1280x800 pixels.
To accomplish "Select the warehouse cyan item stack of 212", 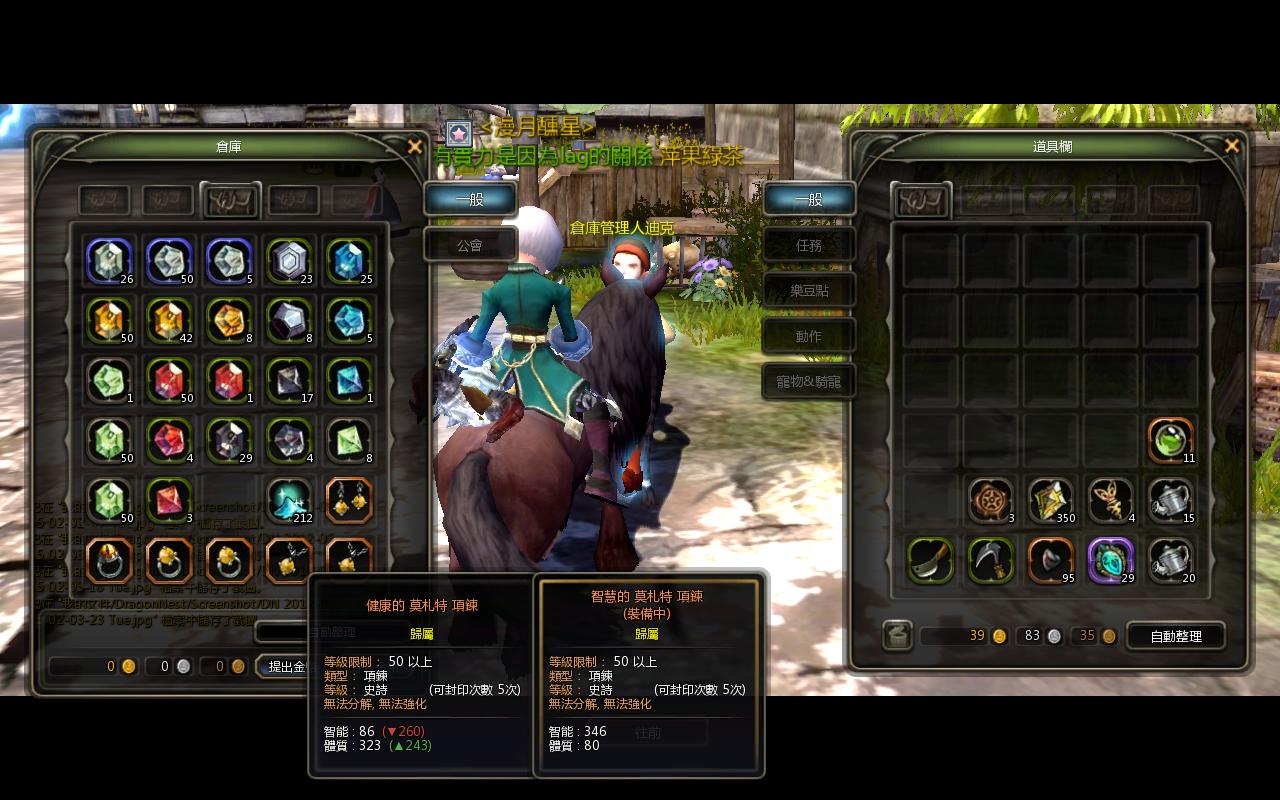I will (289, 500).
